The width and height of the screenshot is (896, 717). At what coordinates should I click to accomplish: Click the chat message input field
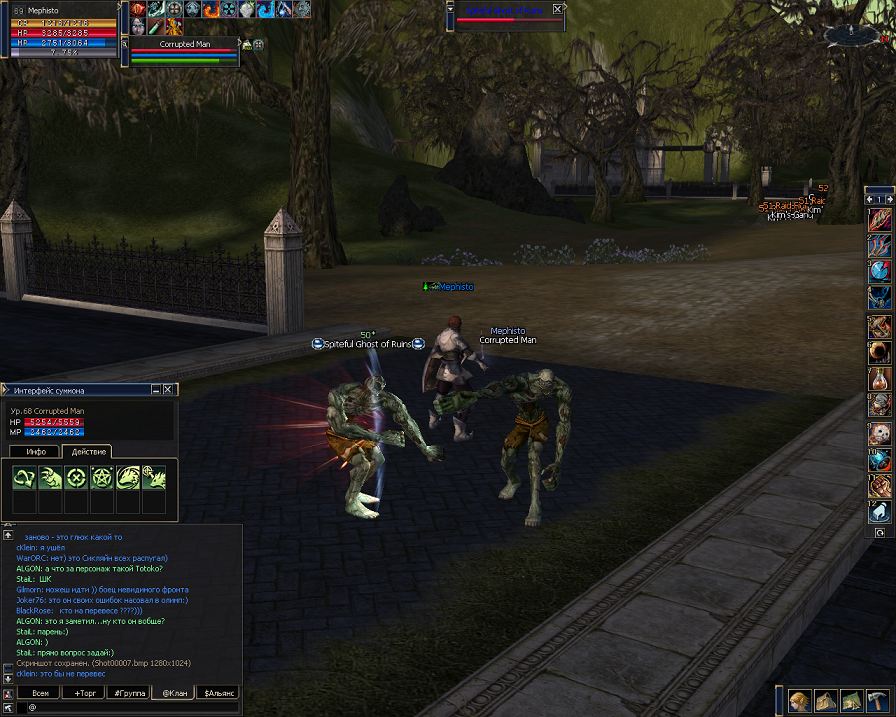point(130,707)
